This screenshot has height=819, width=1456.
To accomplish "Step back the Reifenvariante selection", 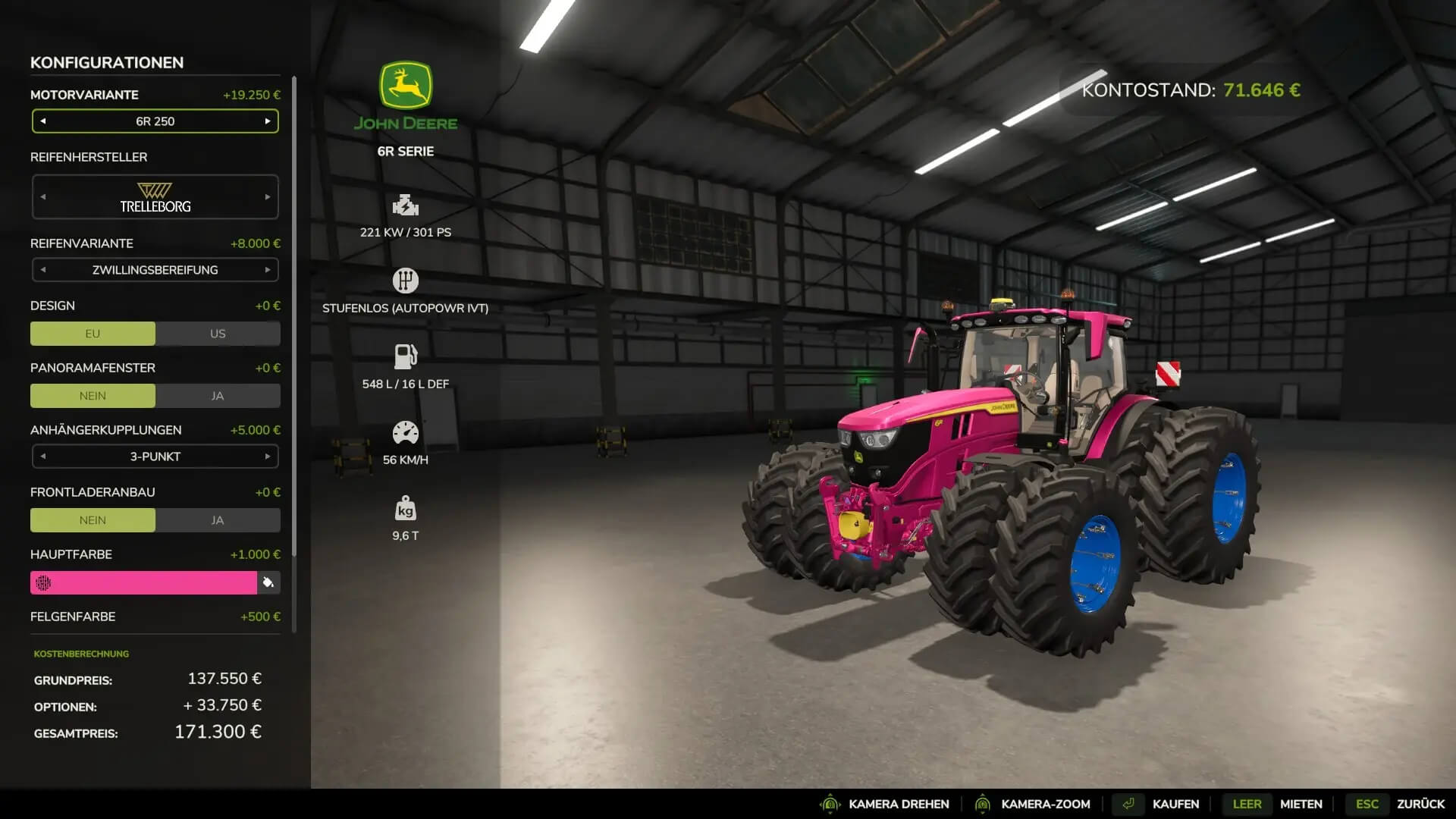I will pos(43,270).
